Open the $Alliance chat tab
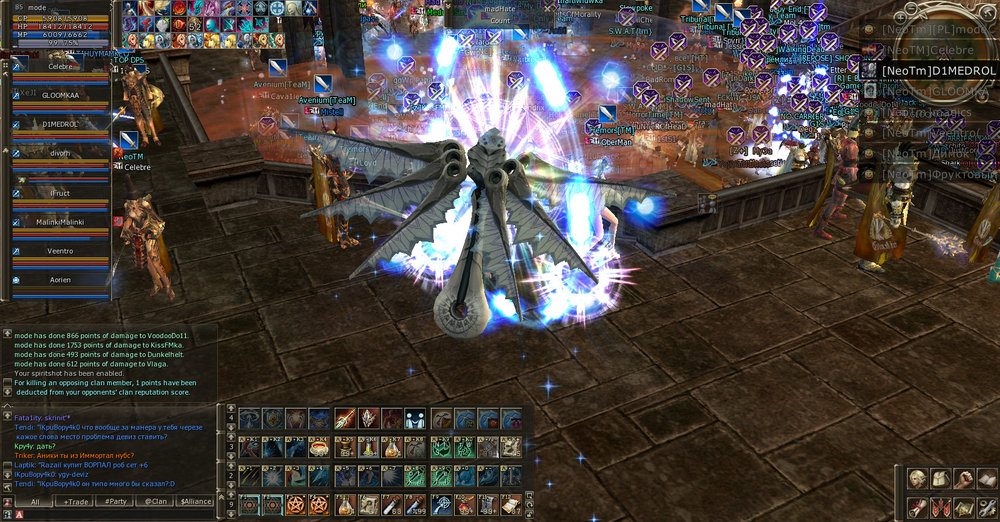1000x522 pixels. (x=196, y=501)
